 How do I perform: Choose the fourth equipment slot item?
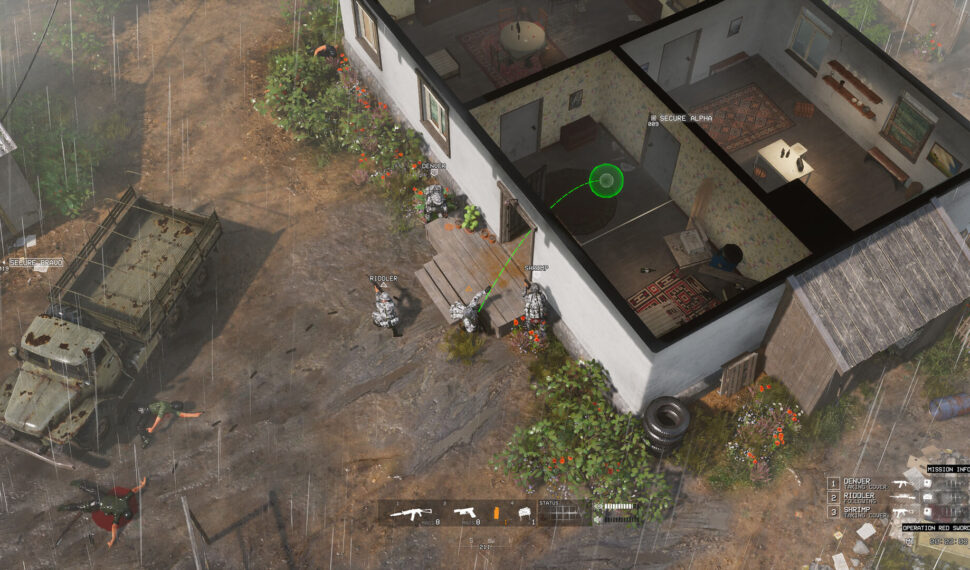click(522, 513)
